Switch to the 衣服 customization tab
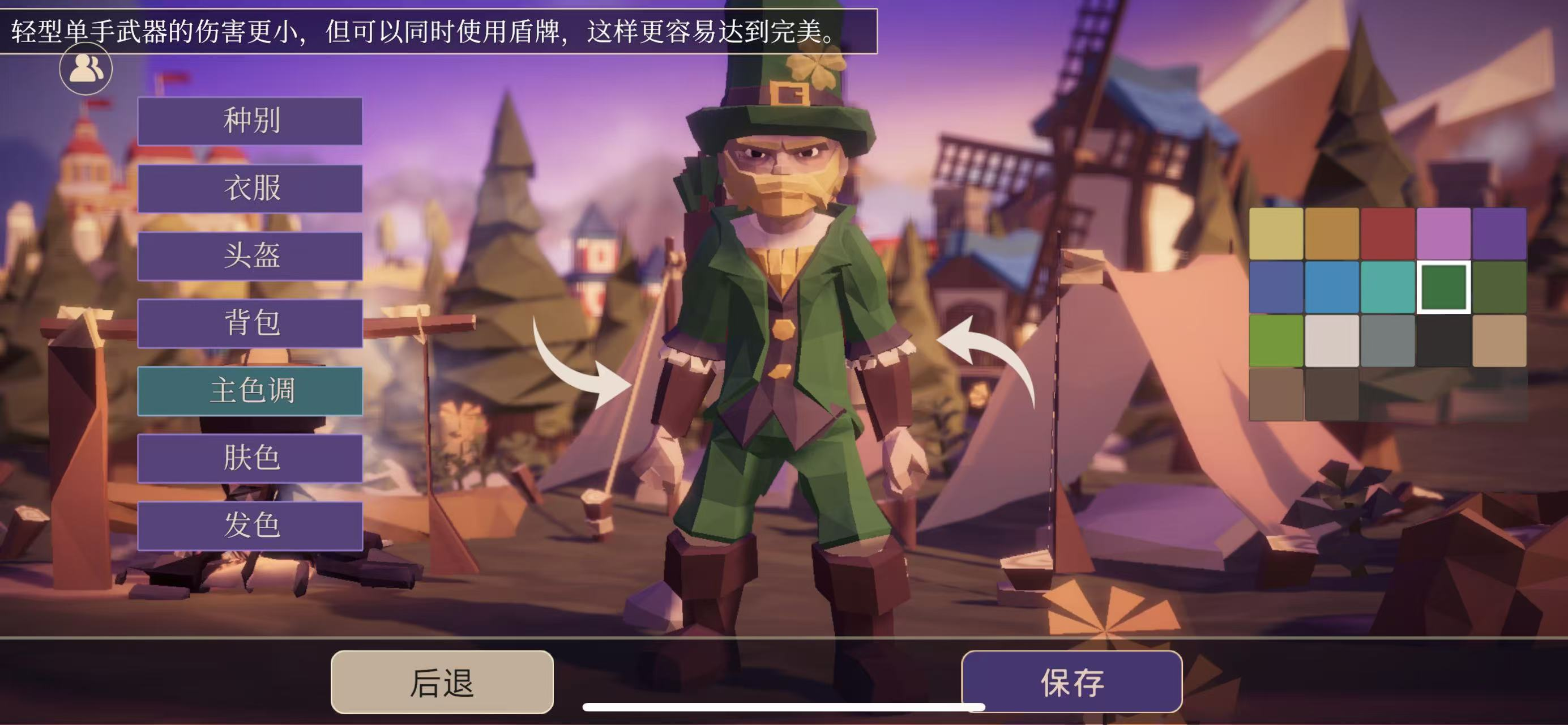The width and height of the screenshot is (1568, 725). (x=250, y=189)
